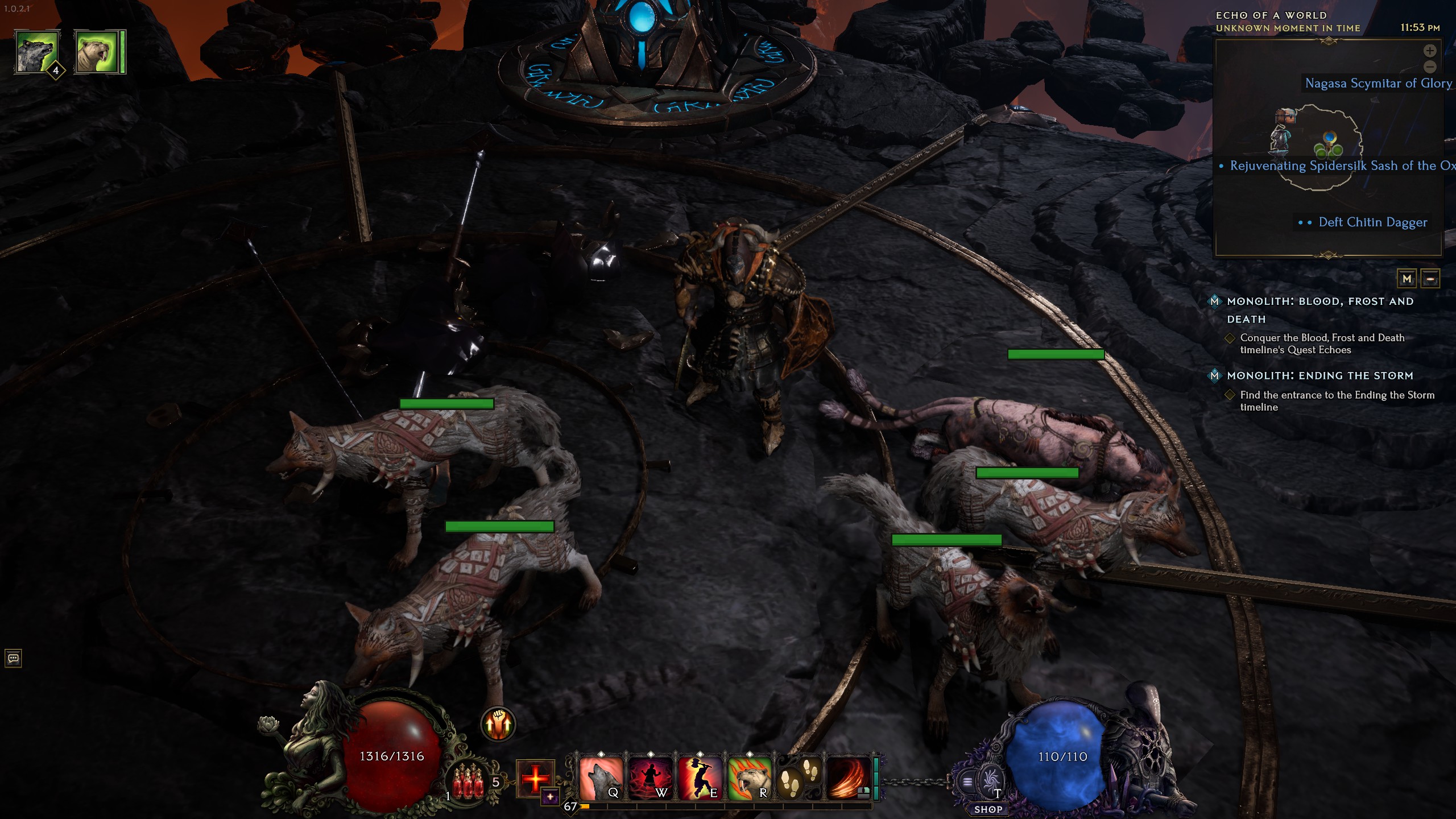
Task: Trigger the leaping axe skill on E
Action: [699, 779]
